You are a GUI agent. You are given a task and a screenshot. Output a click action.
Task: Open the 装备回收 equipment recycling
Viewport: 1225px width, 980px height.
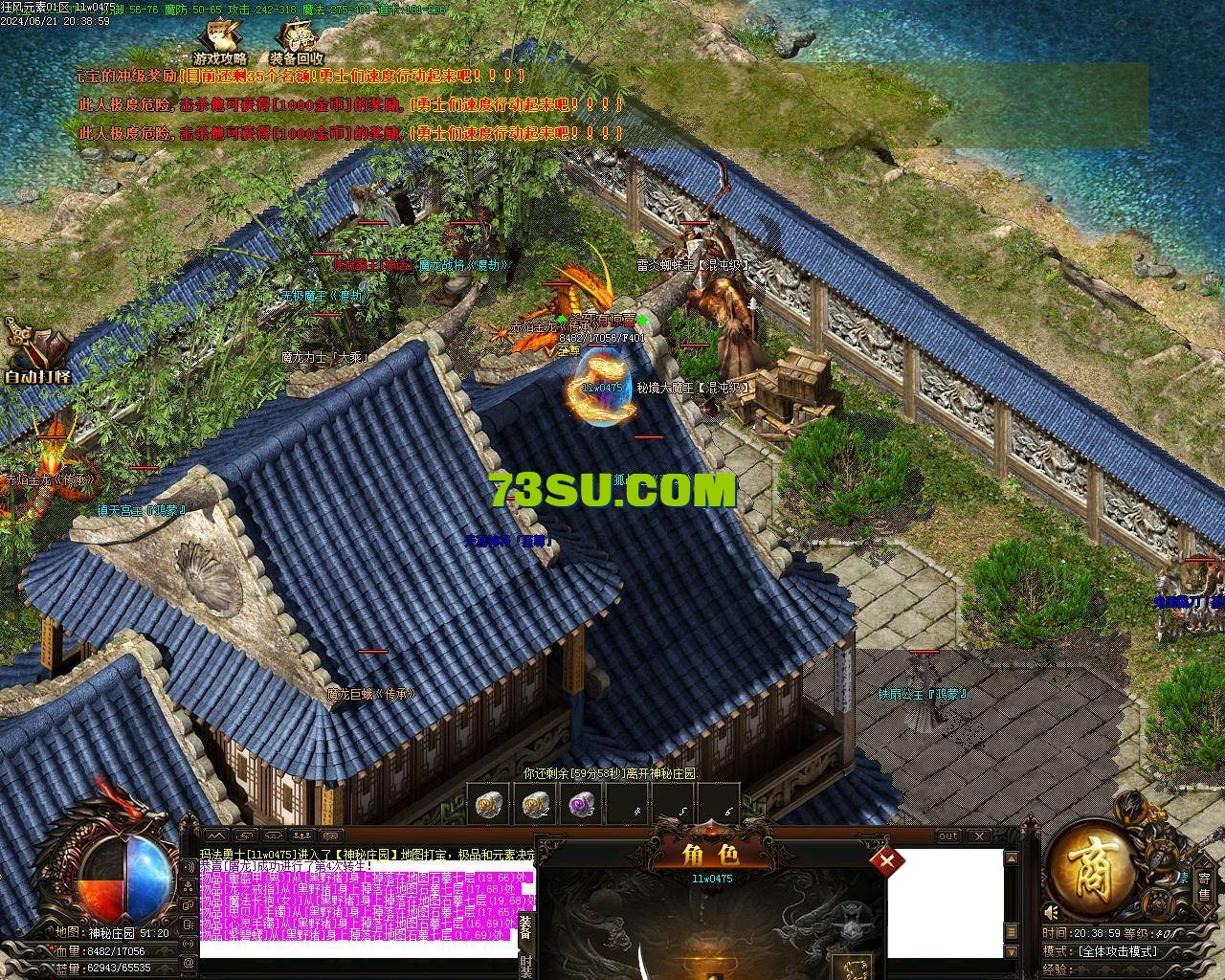pyautogui.click(x=297, y=44)
